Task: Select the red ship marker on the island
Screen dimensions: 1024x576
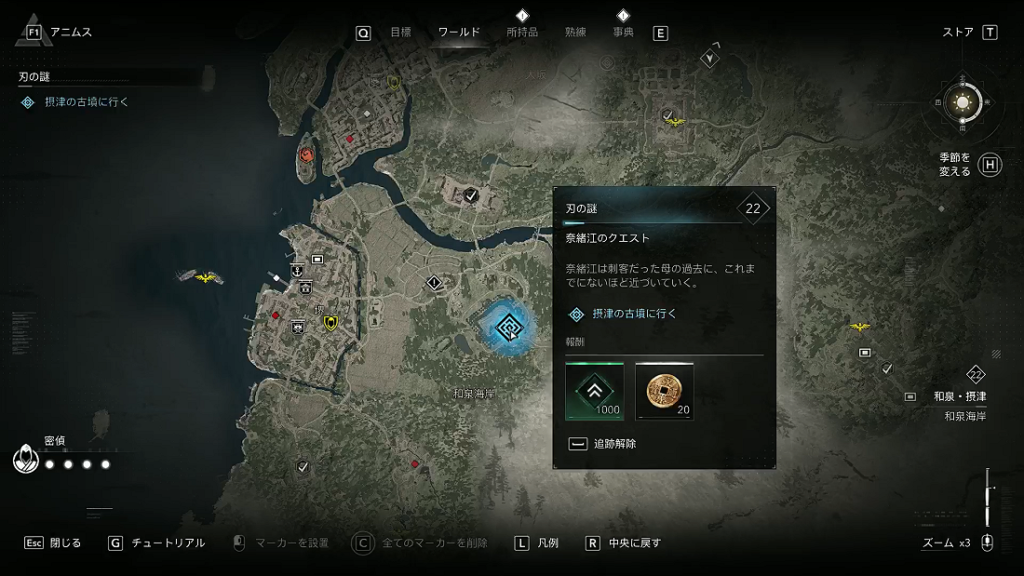Action: [x=306, y=156]
